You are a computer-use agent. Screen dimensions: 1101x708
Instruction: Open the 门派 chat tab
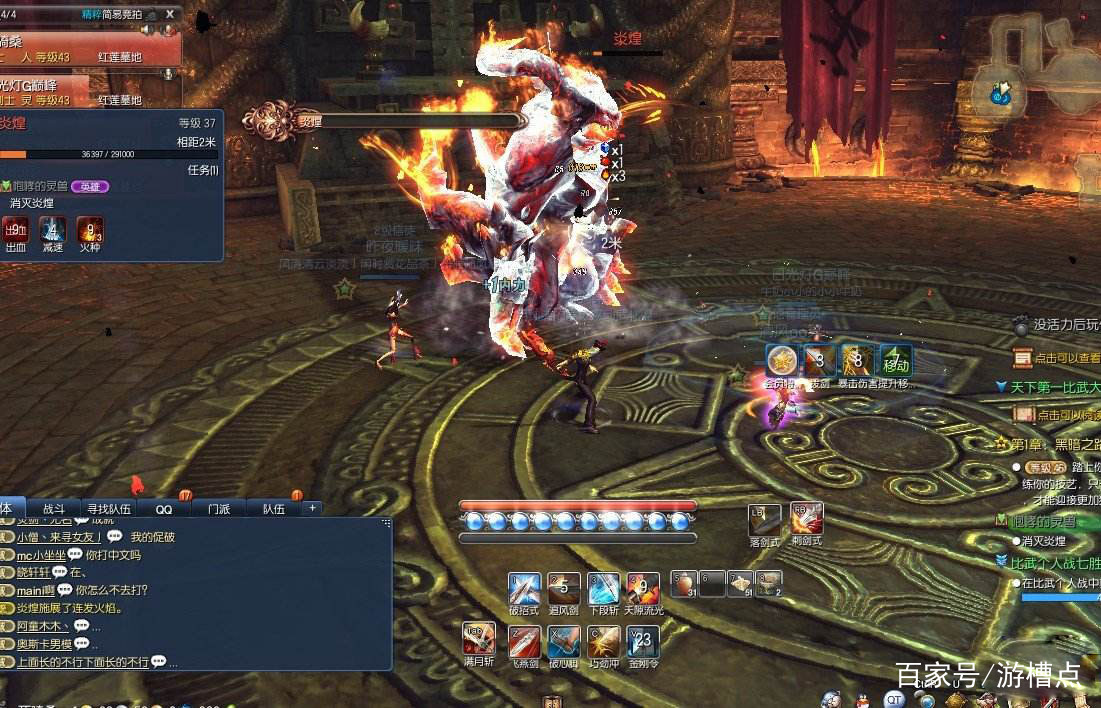(x=218, y=509)
